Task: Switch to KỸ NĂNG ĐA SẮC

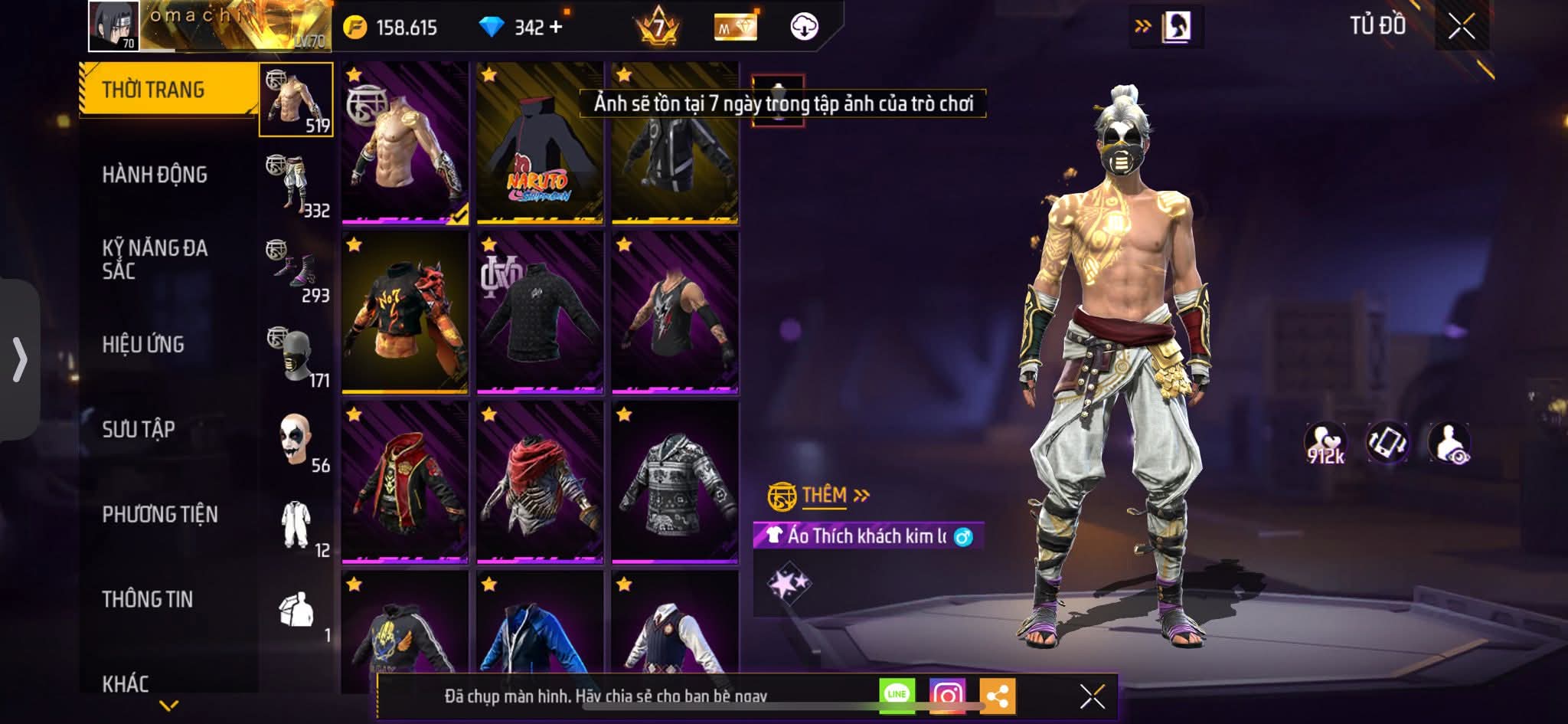Action: point(155,259)
